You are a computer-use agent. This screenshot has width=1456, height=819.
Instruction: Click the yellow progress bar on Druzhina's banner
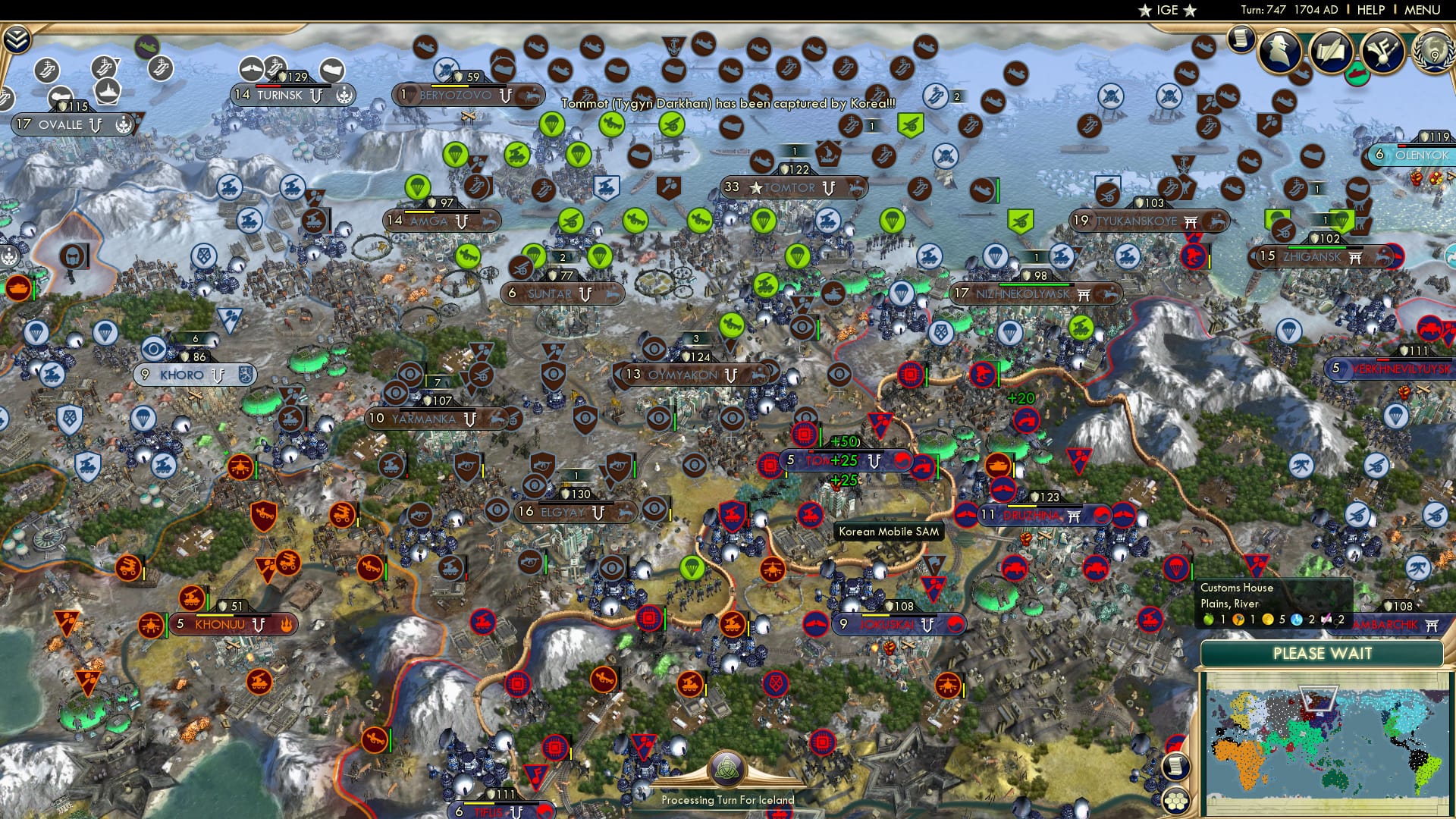click(1022, 506)
